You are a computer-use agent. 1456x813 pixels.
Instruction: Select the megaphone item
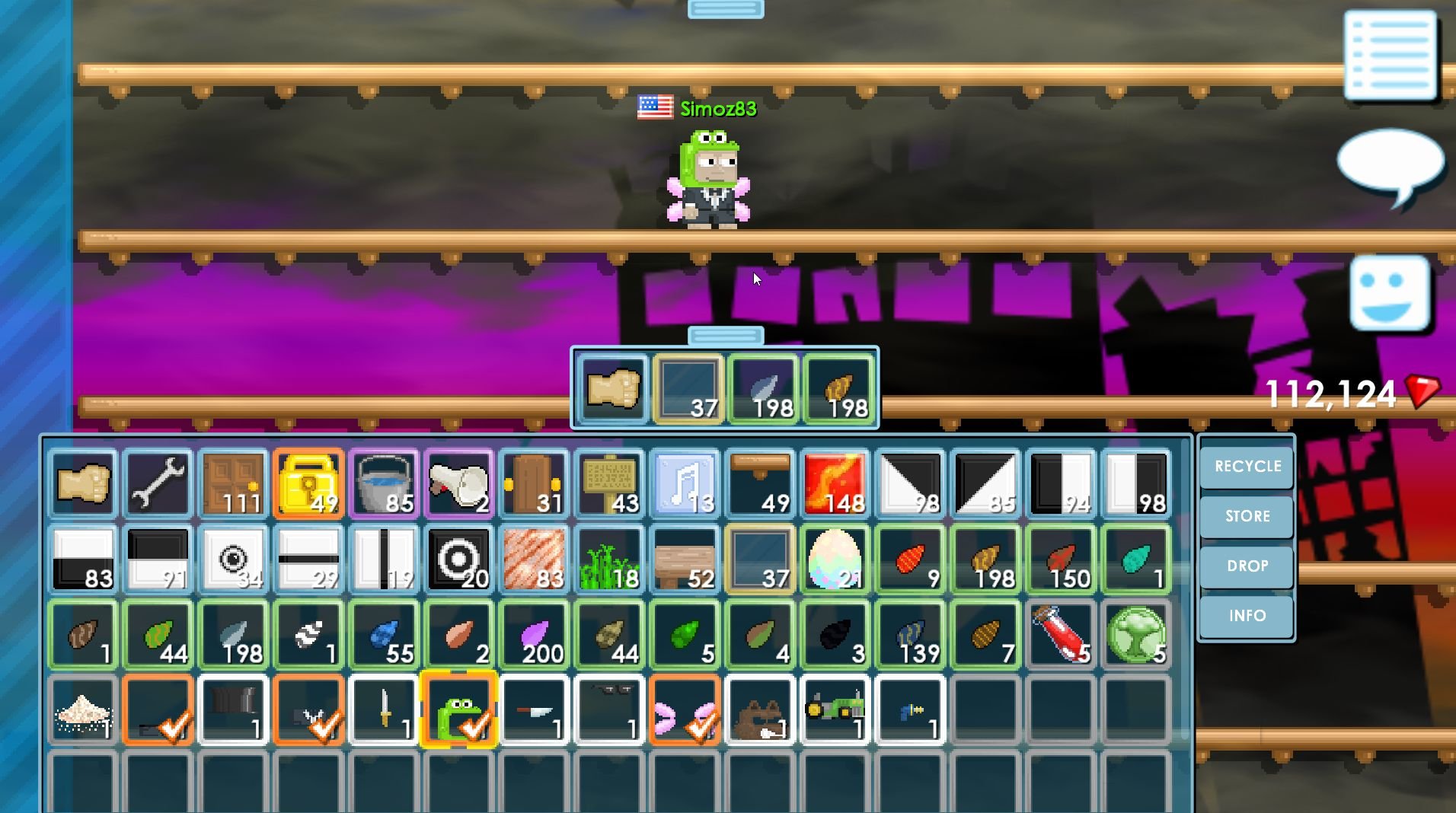pyautogui.click(x=459, y=482)
